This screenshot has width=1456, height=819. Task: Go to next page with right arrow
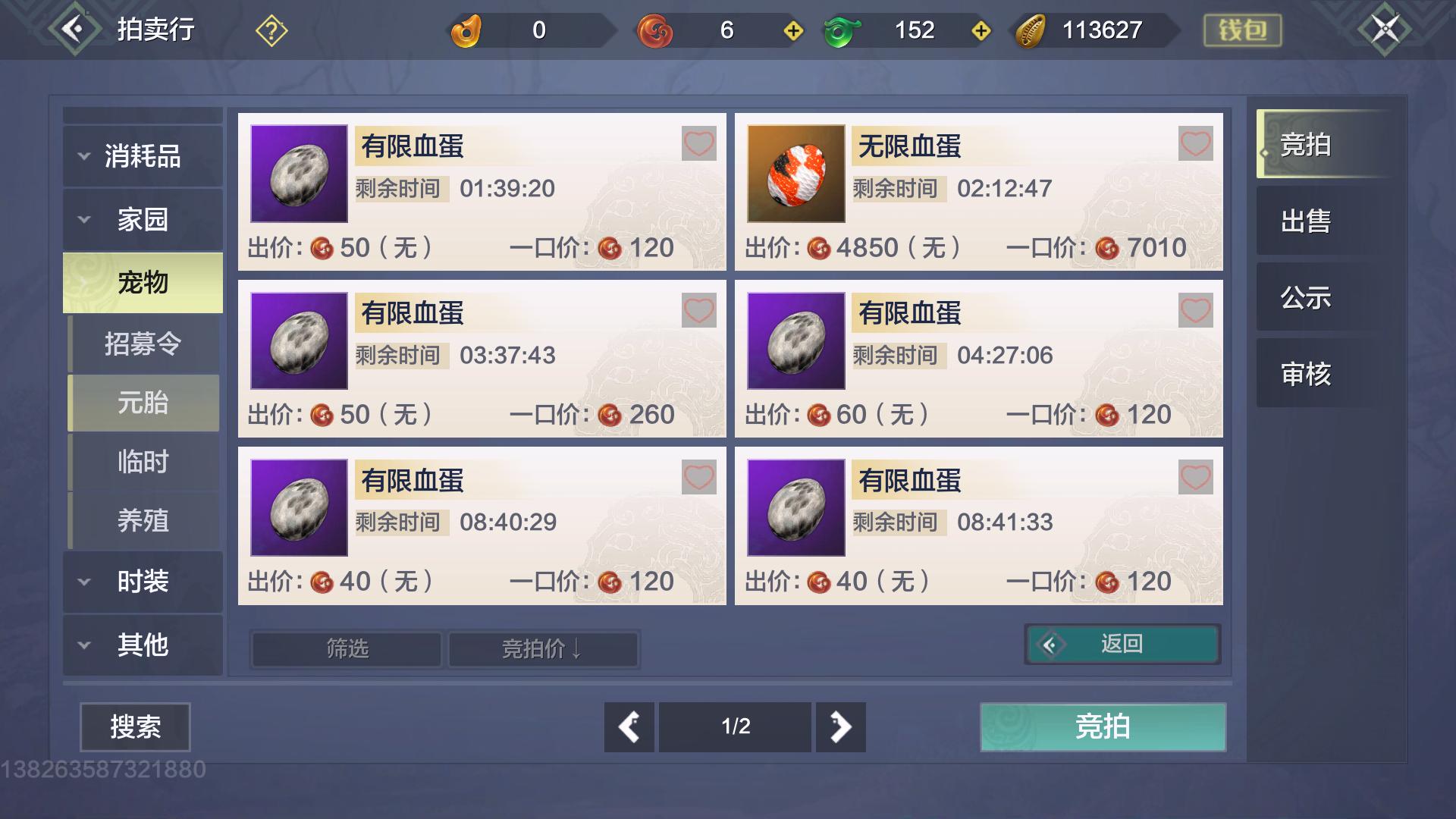tap(840, 726)
